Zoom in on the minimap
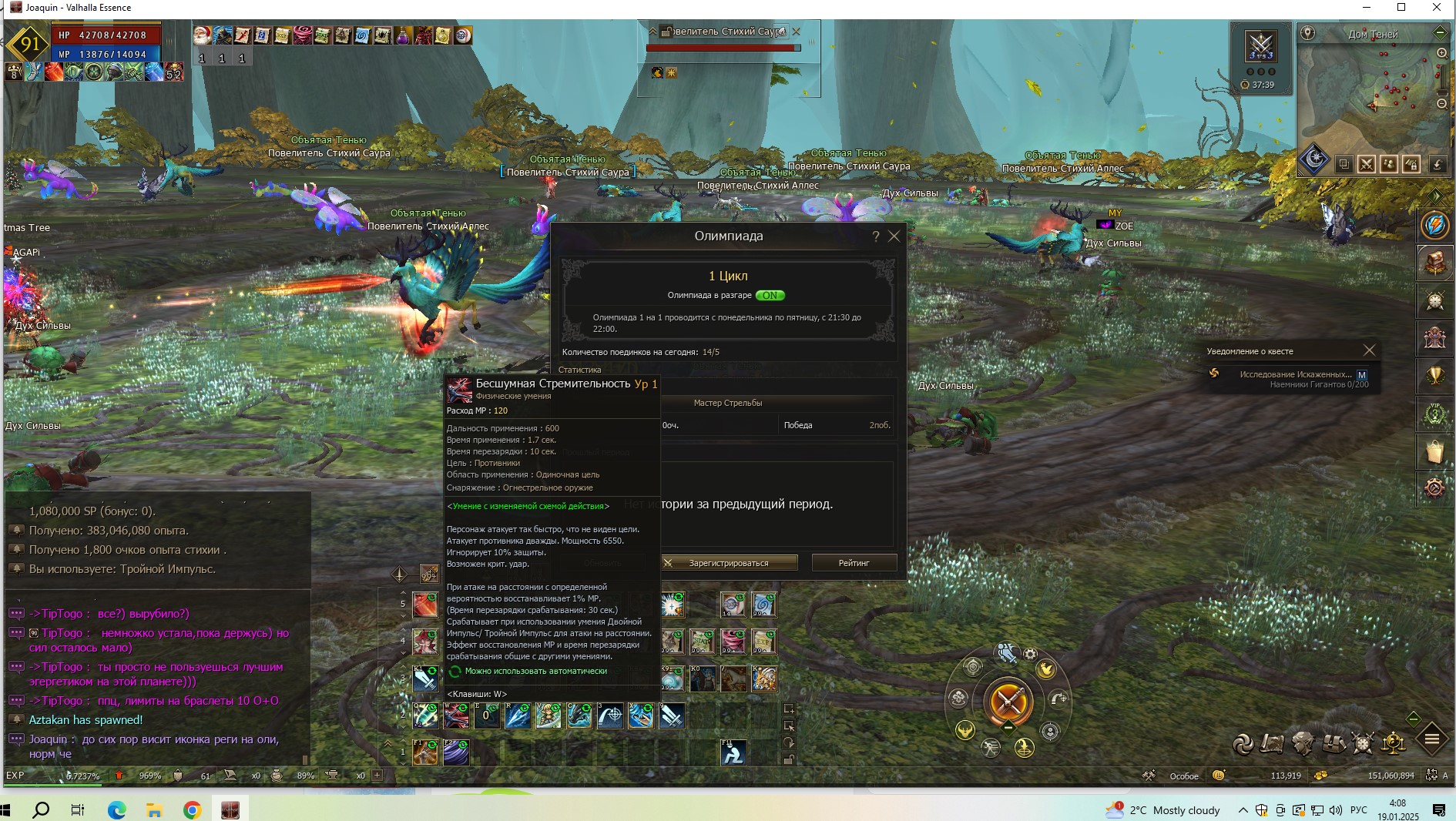Image resolution: width=1456 pixels, height=821 pixels. coord(1441,53)
